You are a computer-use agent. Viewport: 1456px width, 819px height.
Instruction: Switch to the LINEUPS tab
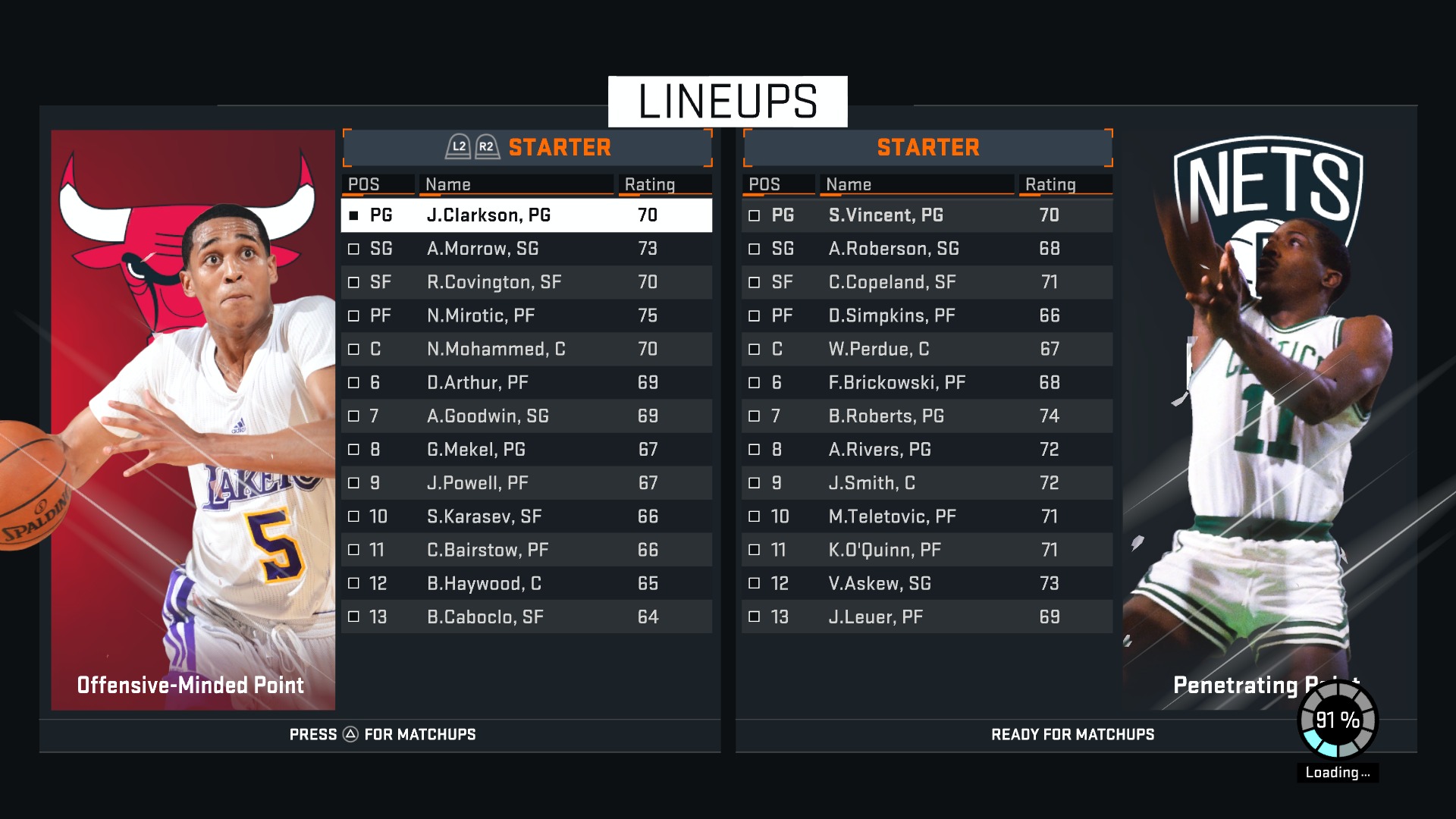(727, 99)
